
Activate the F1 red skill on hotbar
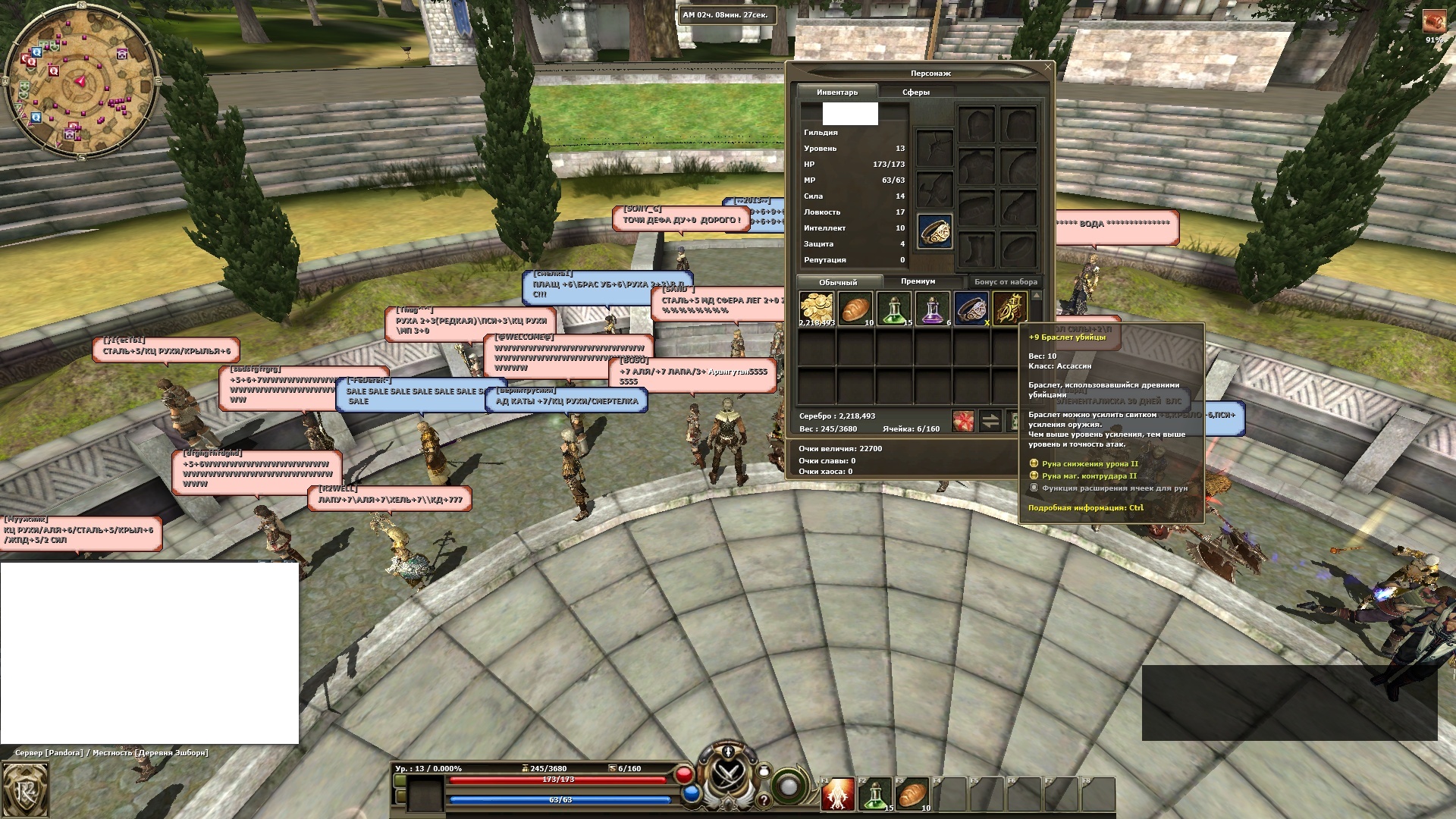[x=838, y=794]
